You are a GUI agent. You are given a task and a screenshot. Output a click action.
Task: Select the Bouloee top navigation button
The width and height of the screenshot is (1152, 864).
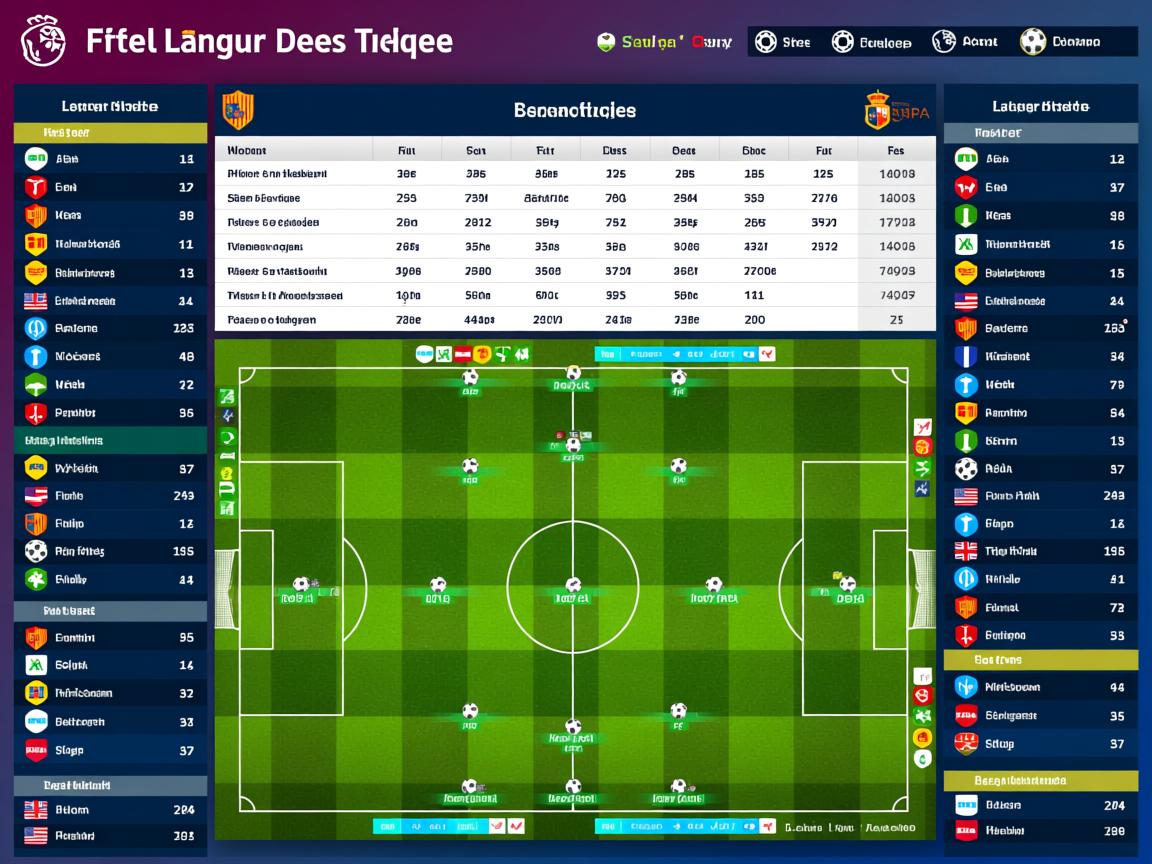click(872, 42)
